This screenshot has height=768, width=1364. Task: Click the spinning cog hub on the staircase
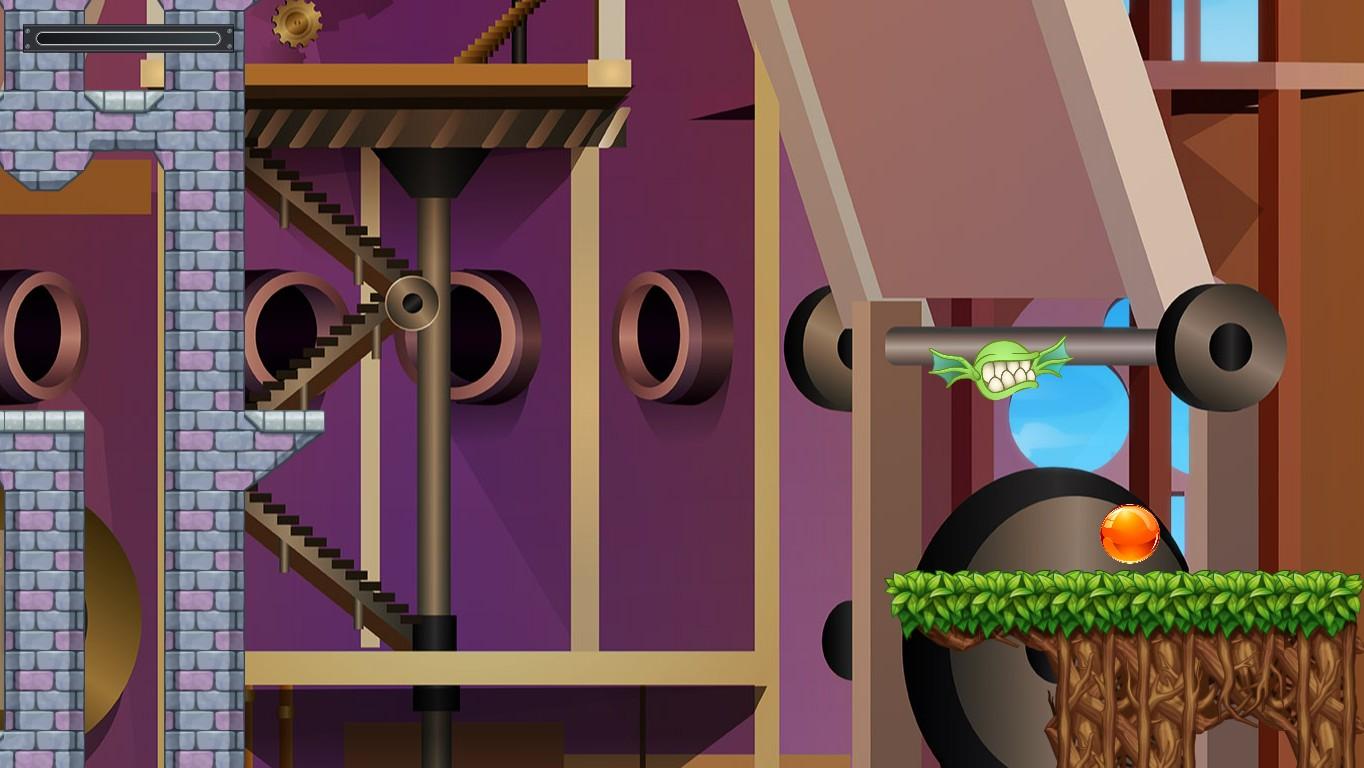click(413, 303)
